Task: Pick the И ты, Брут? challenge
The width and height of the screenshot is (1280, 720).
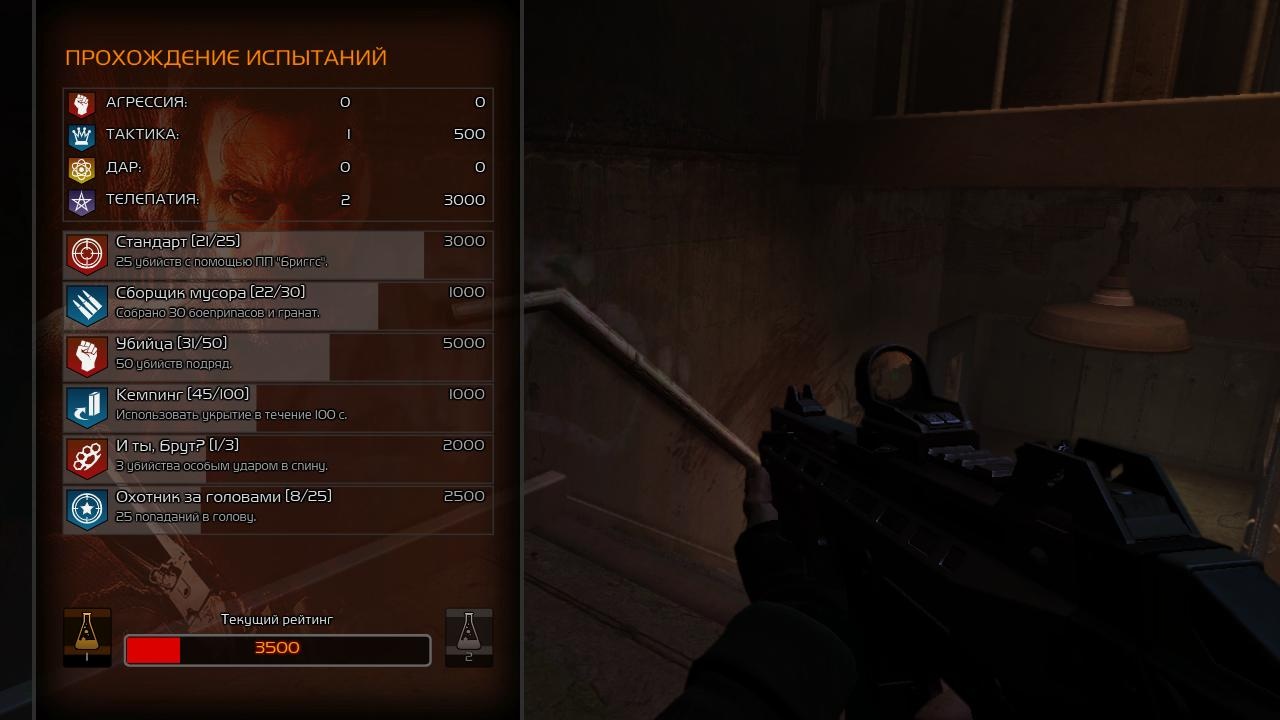Action: (278, 459)
